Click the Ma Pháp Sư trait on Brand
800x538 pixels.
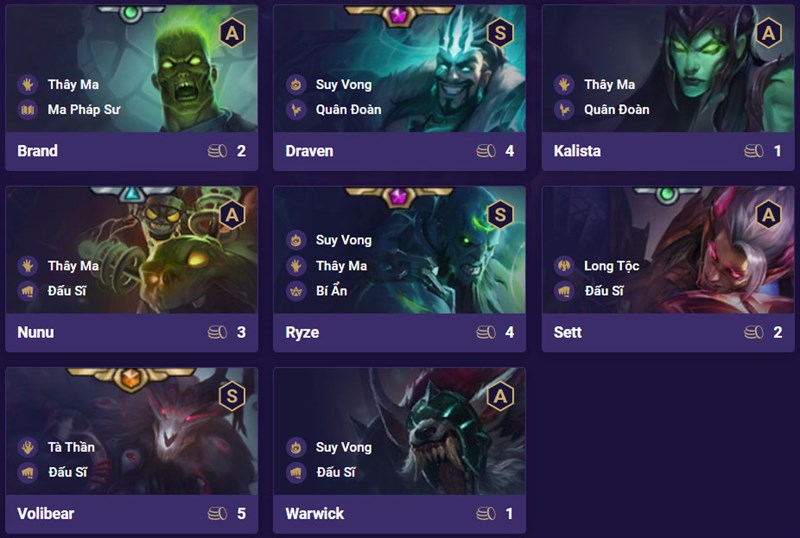[x=83, y=110]
